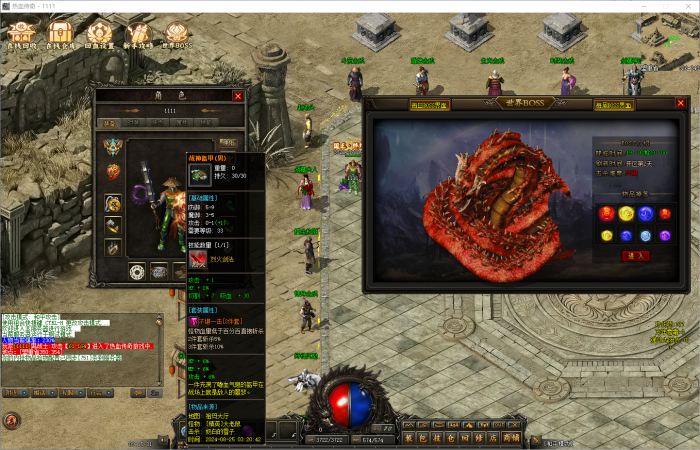Open the 商铺 shop button on bottom bar
This screenshot has width=700, height=450.
click(x=511, y=437)
